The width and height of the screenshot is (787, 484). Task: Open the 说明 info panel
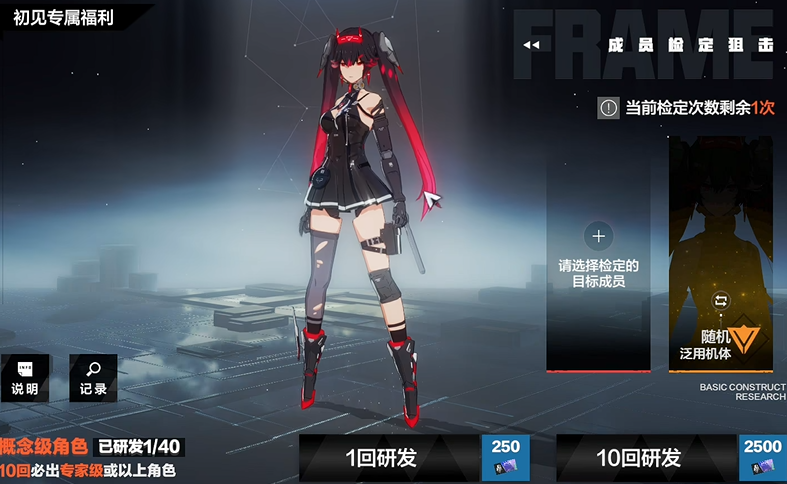pyautogui.click(x=25, y=378)
